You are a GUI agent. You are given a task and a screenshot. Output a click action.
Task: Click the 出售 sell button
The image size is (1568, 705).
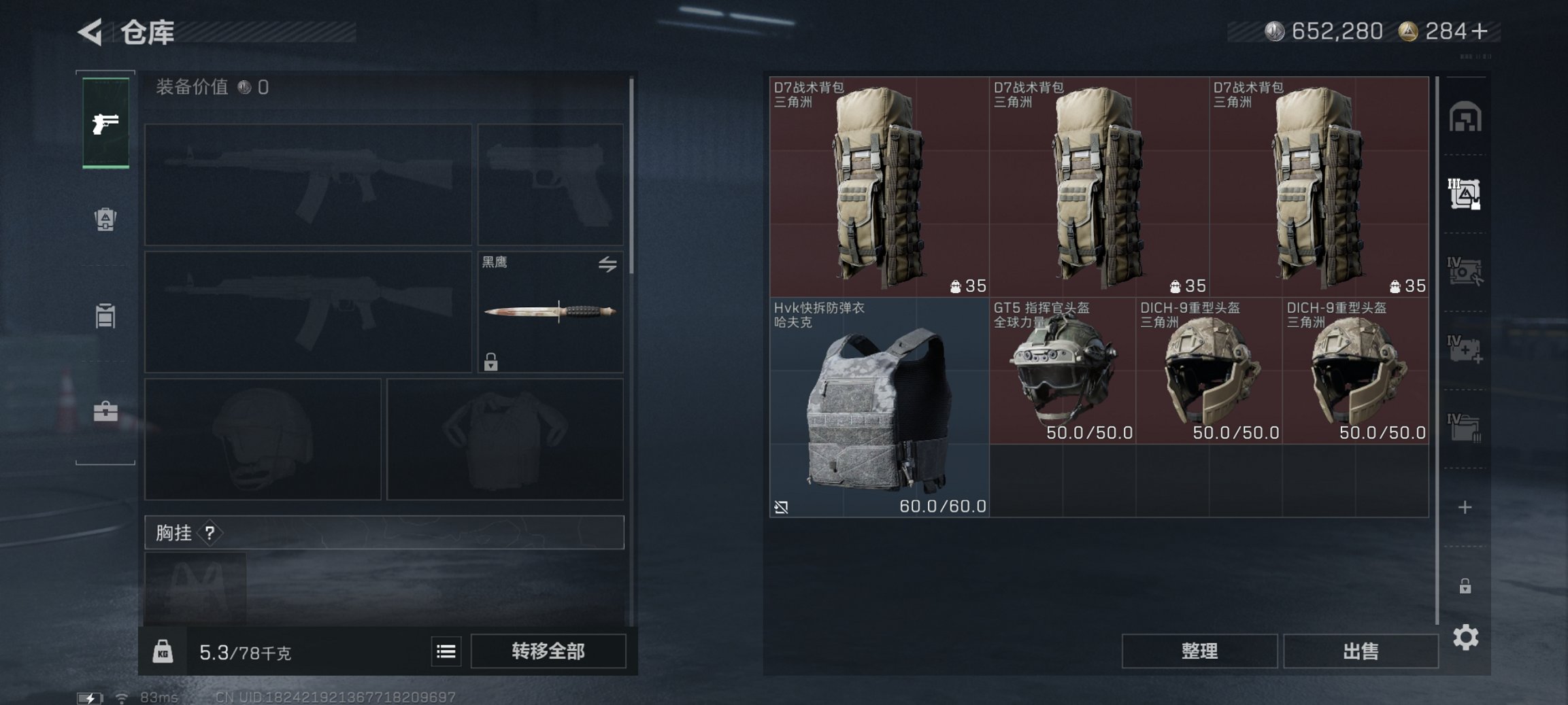(1361, 650)
